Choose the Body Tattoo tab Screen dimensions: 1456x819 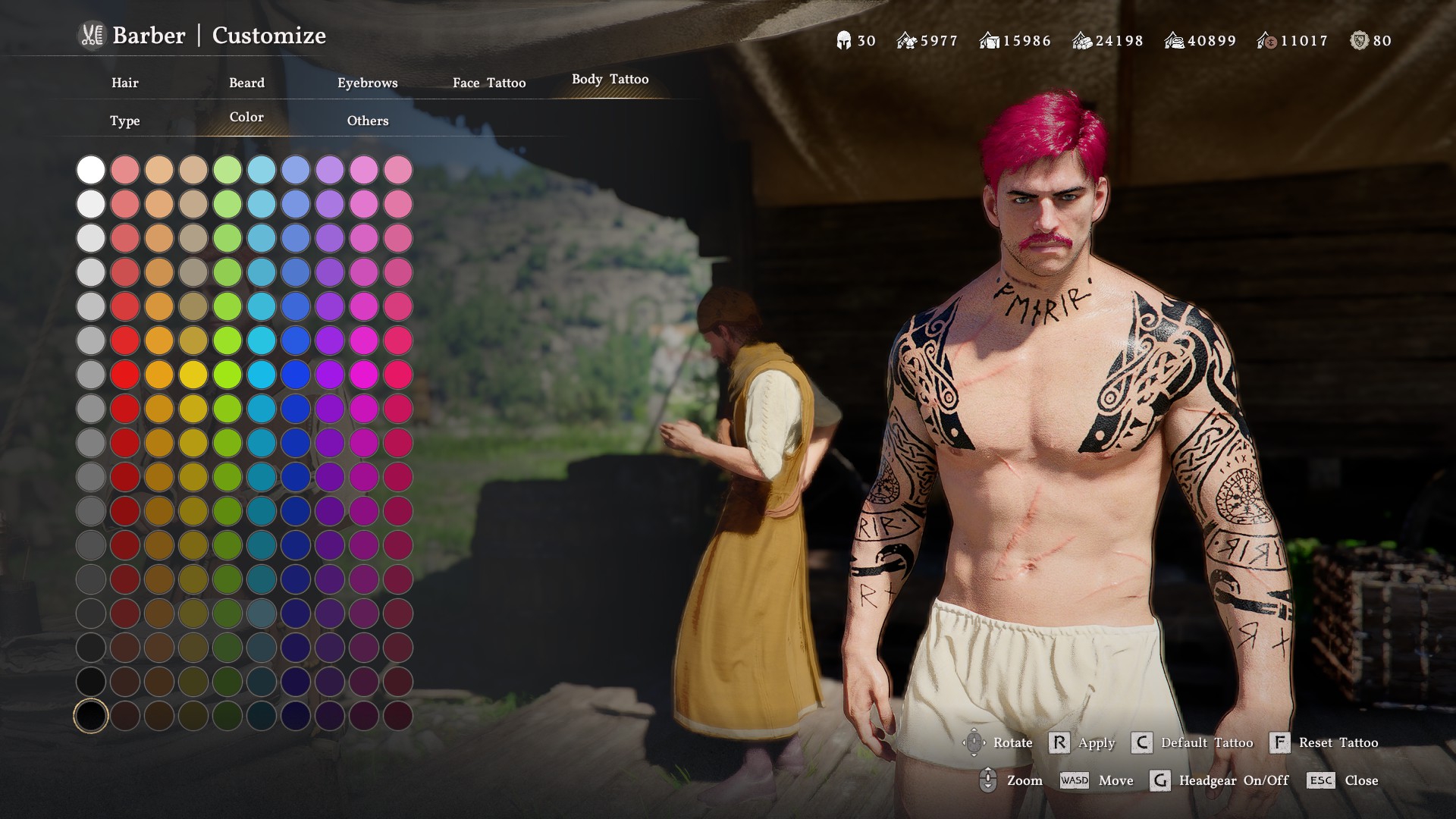tap(610, 80)
